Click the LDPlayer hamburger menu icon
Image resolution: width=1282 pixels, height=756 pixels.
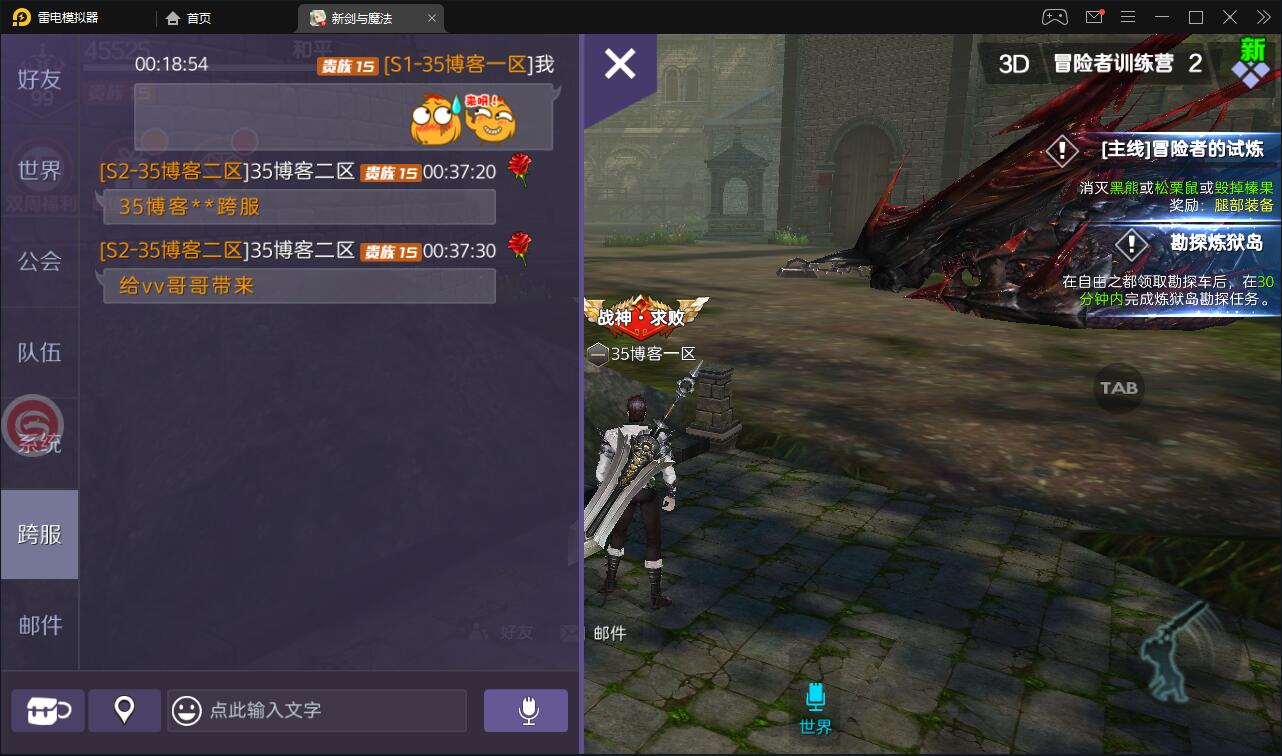1127,17
